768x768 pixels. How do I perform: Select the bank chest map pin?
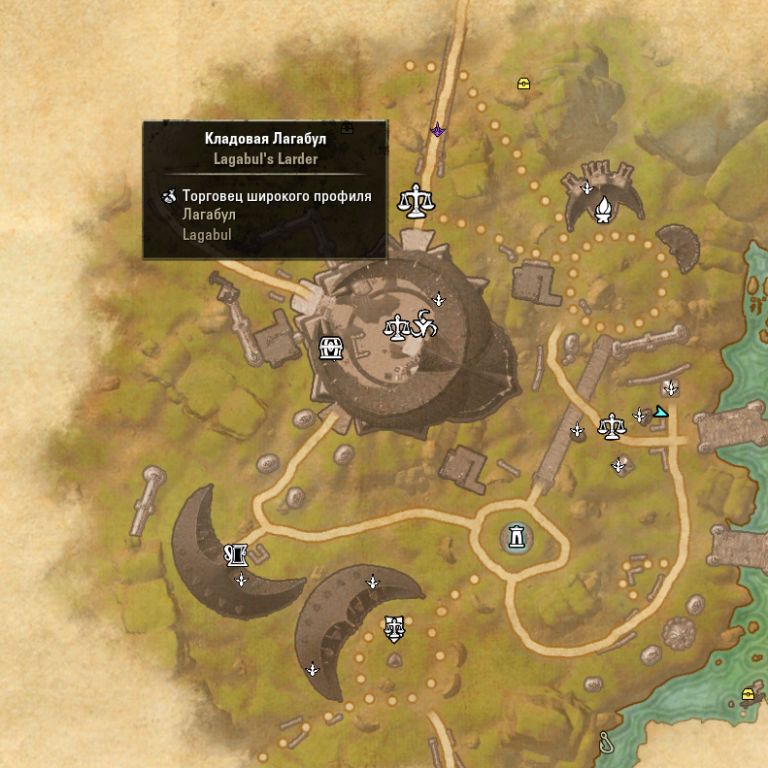tap(331, 348)
